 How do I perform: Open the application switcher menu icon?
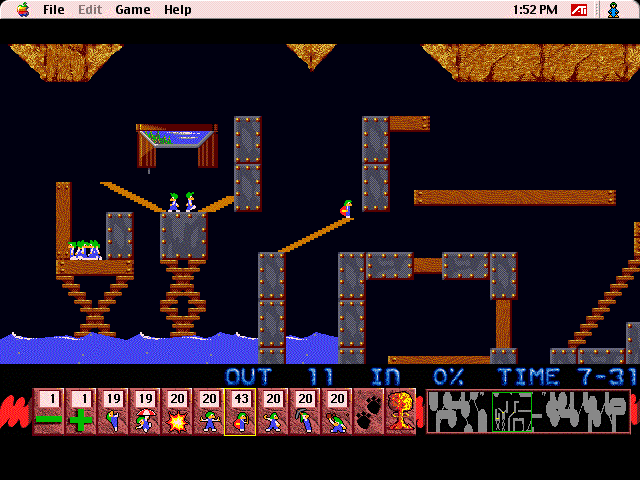tap(614, 10)
